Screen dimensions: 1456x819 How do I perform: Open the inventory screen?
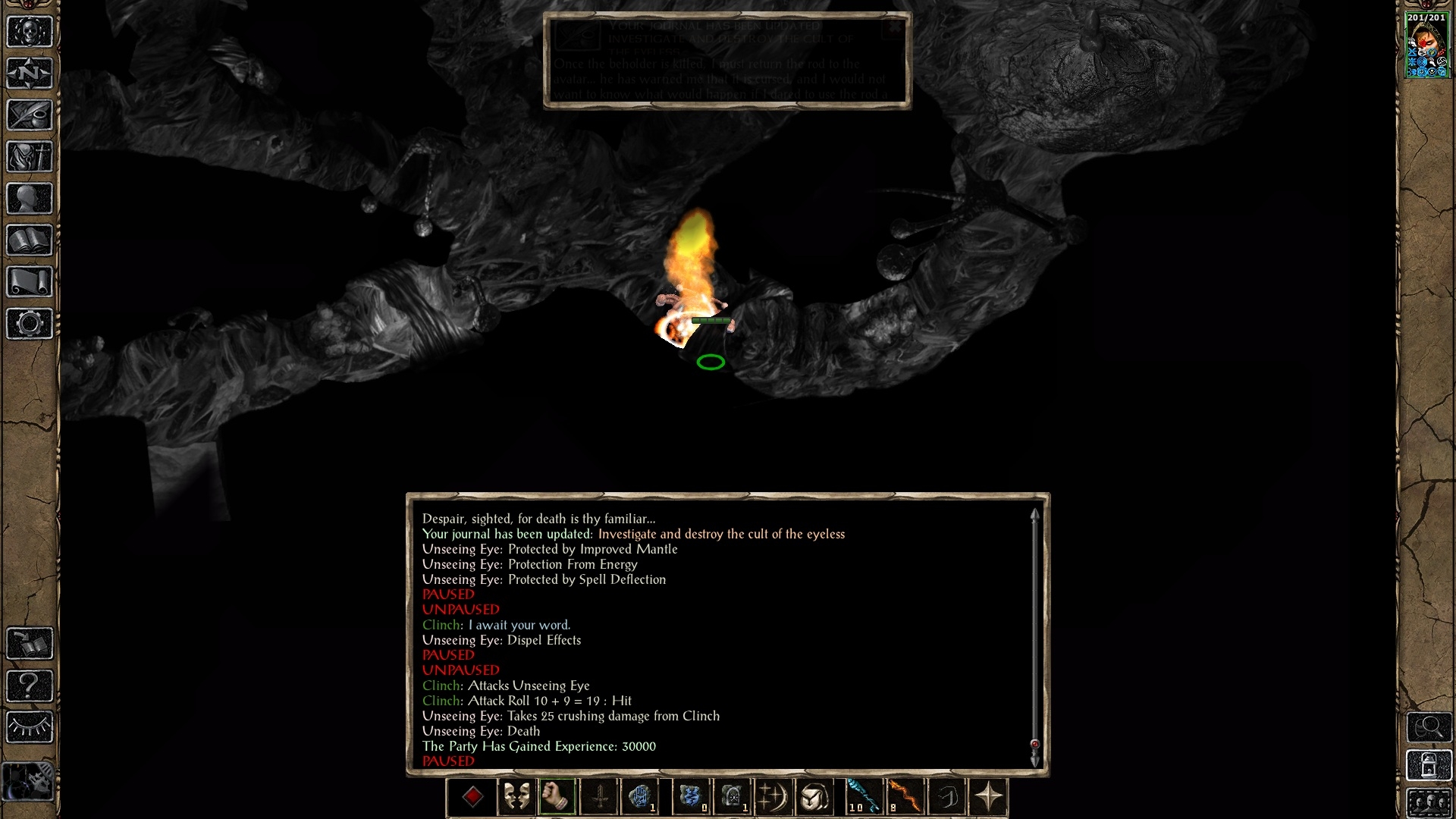coord(30,157)
